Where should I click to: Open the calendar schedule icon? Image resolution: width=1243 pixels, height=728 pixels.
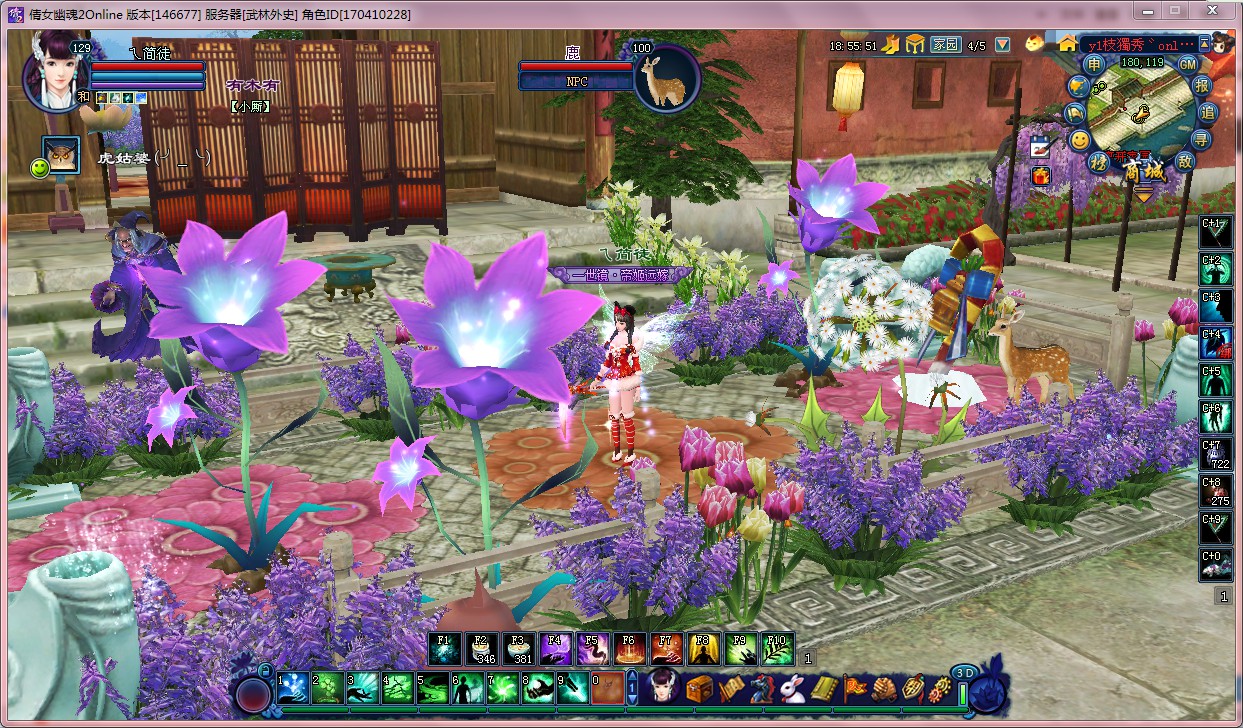pyautogui.click(x=1041, y=146)
